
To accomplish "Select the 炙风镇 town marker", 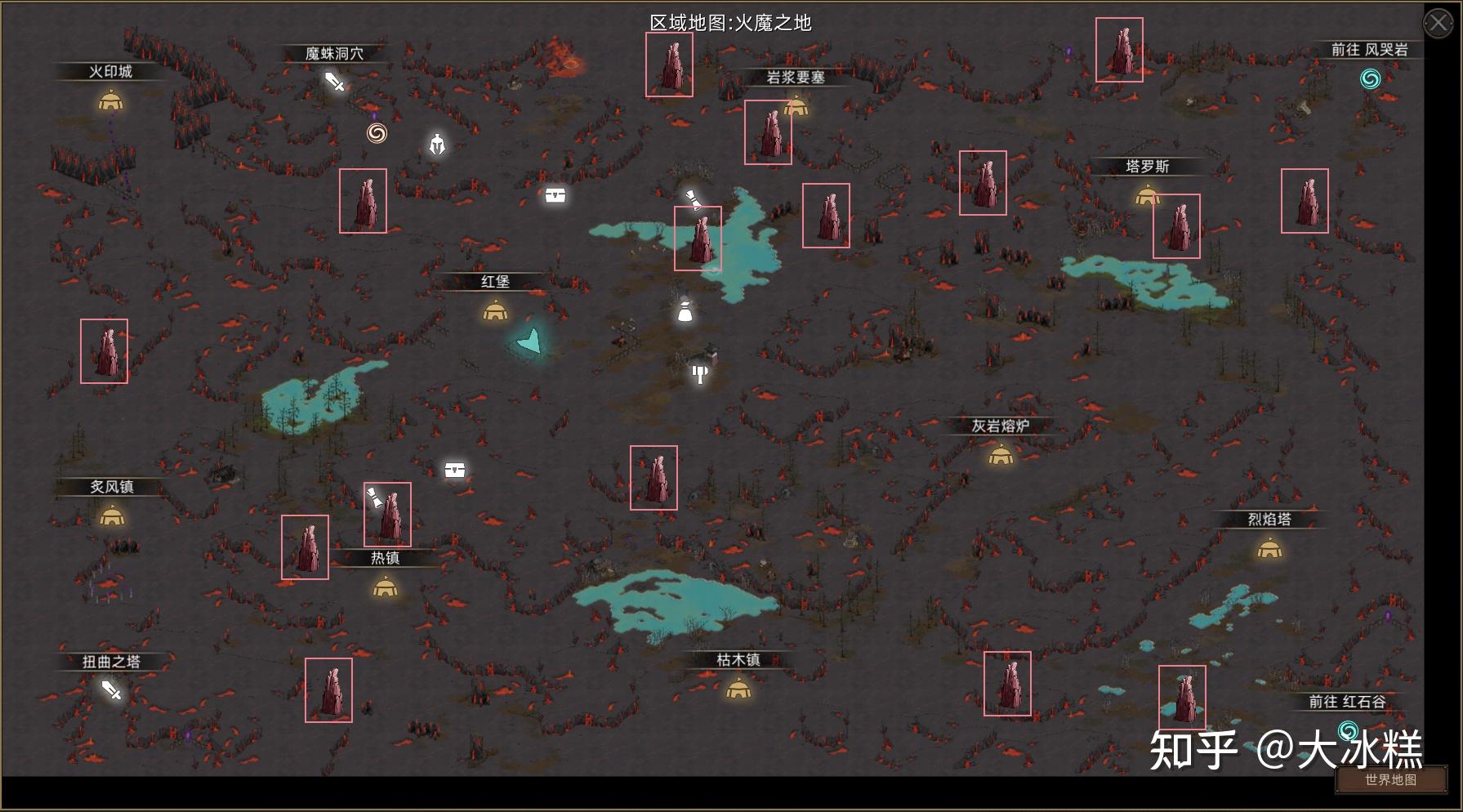I will [x=111, y=516].
